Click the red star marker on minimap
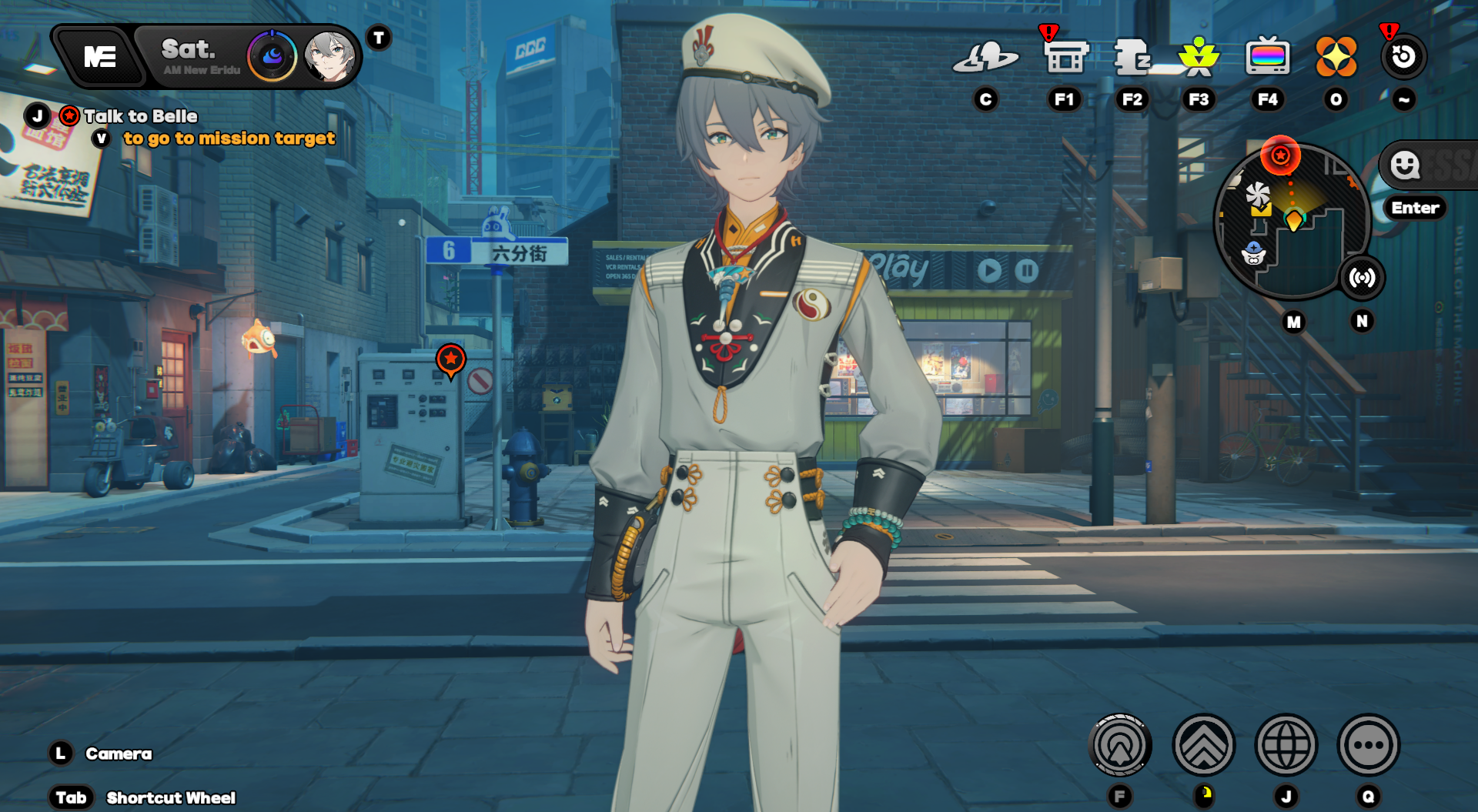Viewport: 1478px width, 812px height. tap(1280, 155)
